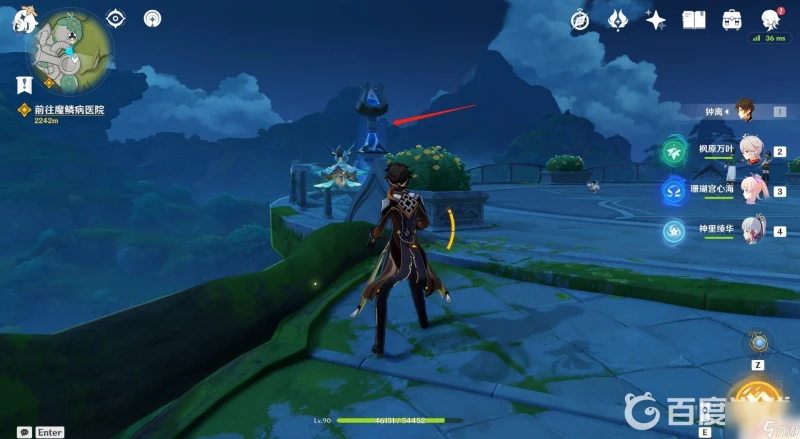800x439 pixels.
Task: Toggle the elemental sight eye icon
Action: click(x=117, y=18)
